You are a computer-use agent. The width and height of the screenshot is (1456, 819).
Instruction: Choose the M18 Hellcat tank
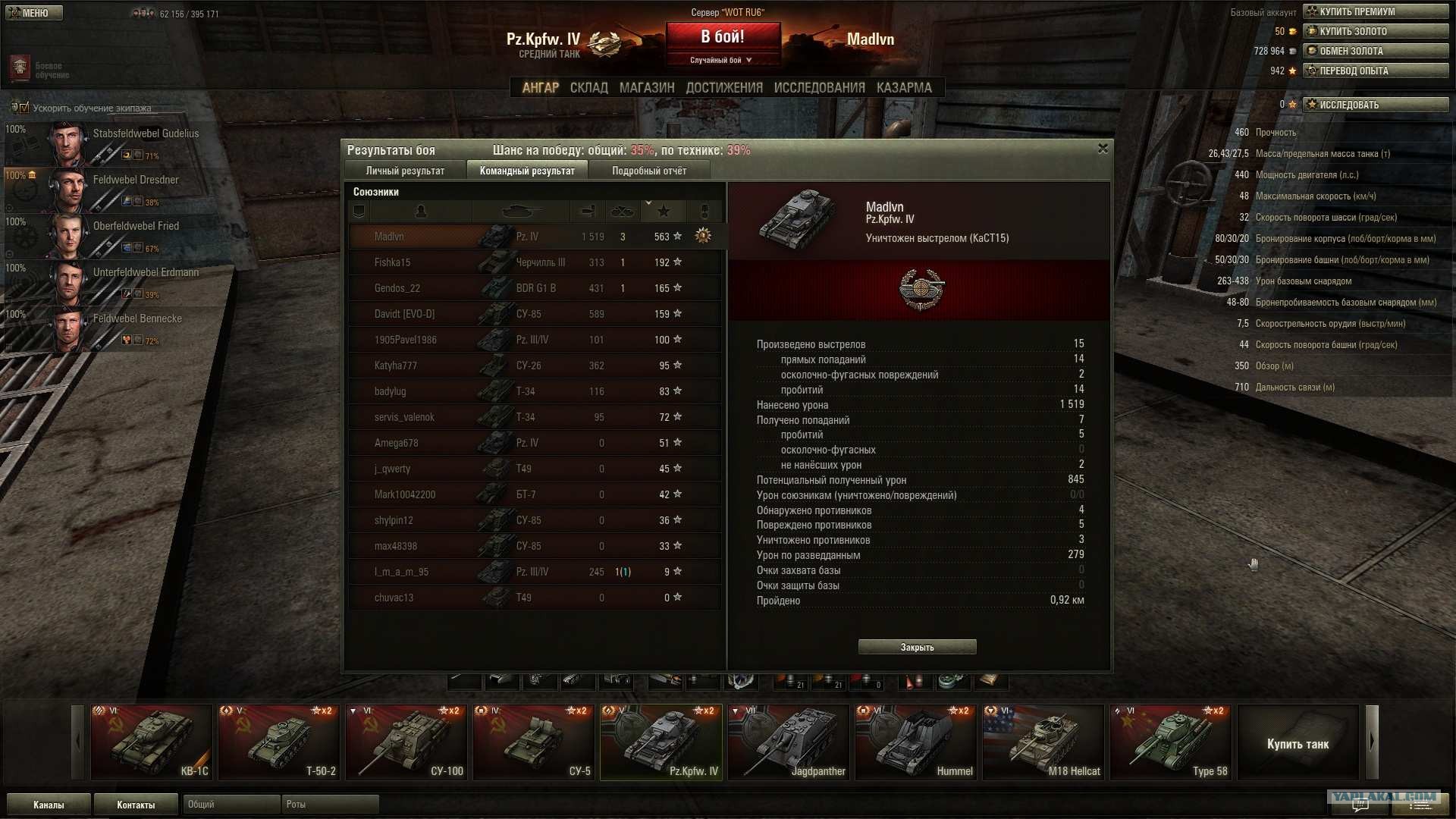pos(1043,742)
